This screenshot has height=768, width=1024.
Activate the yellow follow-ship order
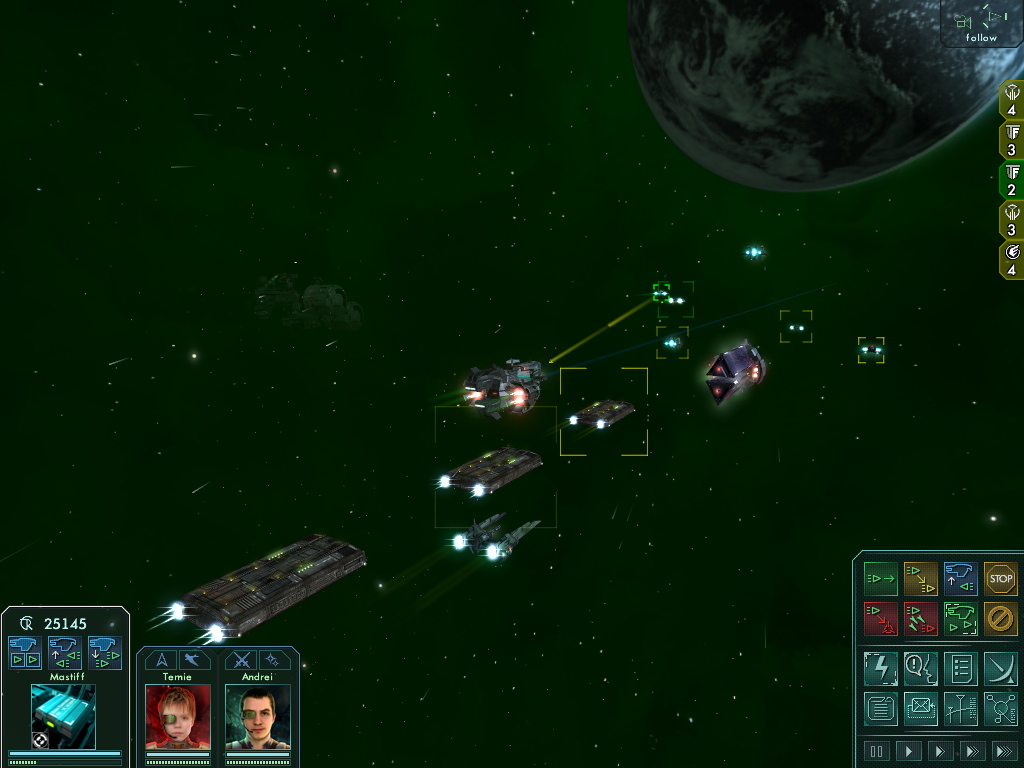[921, 579]
